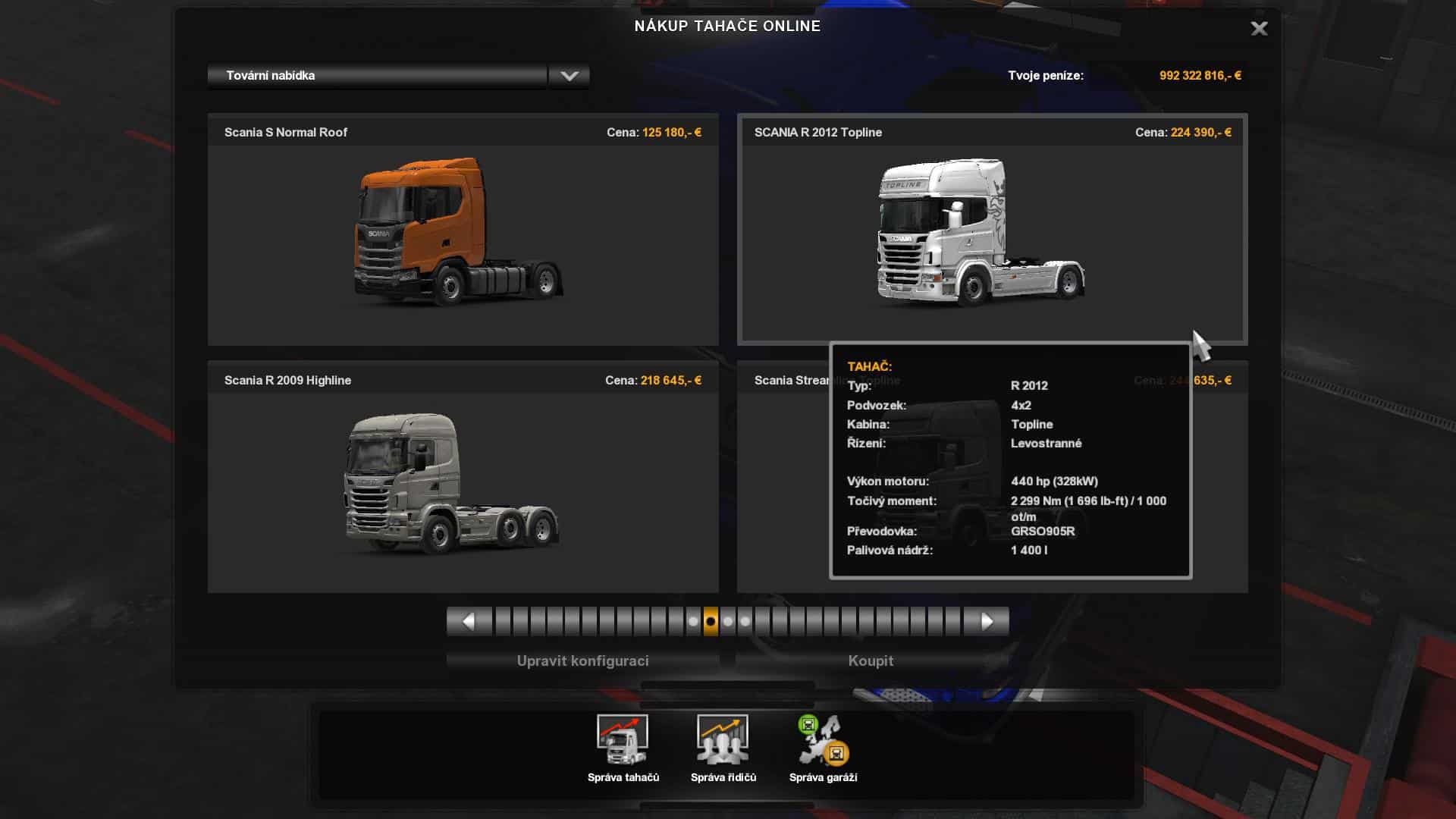Open the Tovární nabídka dropdown
The height and width of the screenshot is (819, 1456).
[569, 76]
